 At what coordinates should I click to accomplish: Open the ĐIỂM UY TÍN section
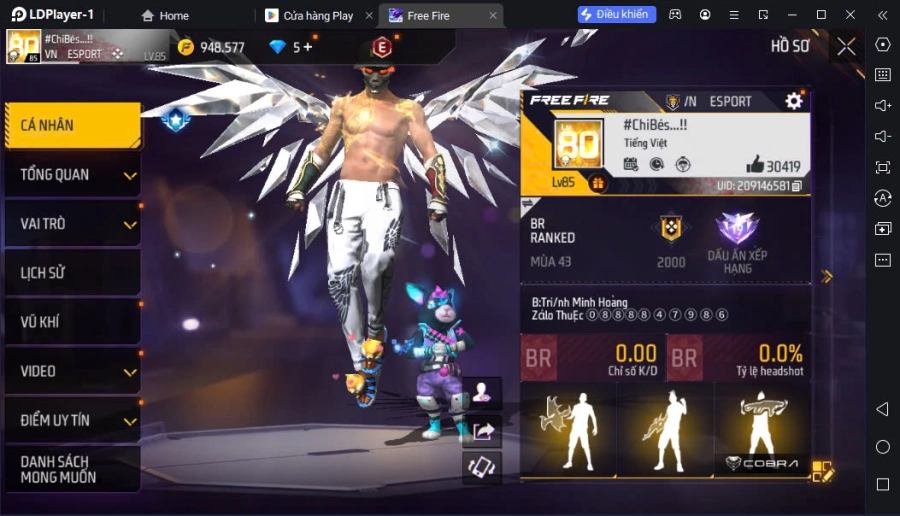[x=72, y=420]
